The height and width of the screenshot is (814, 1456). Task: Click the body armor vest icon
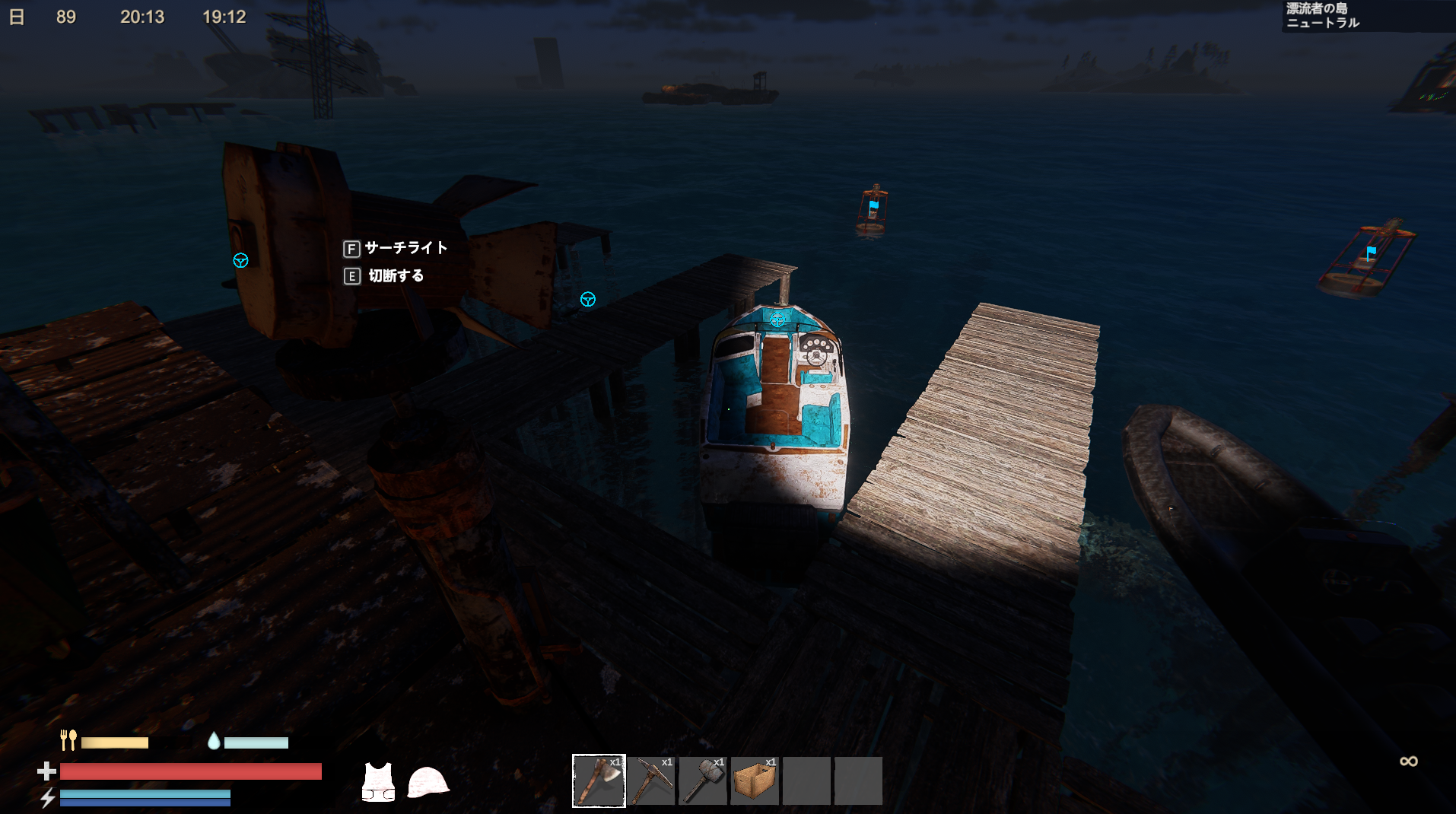tap(378, 782)
